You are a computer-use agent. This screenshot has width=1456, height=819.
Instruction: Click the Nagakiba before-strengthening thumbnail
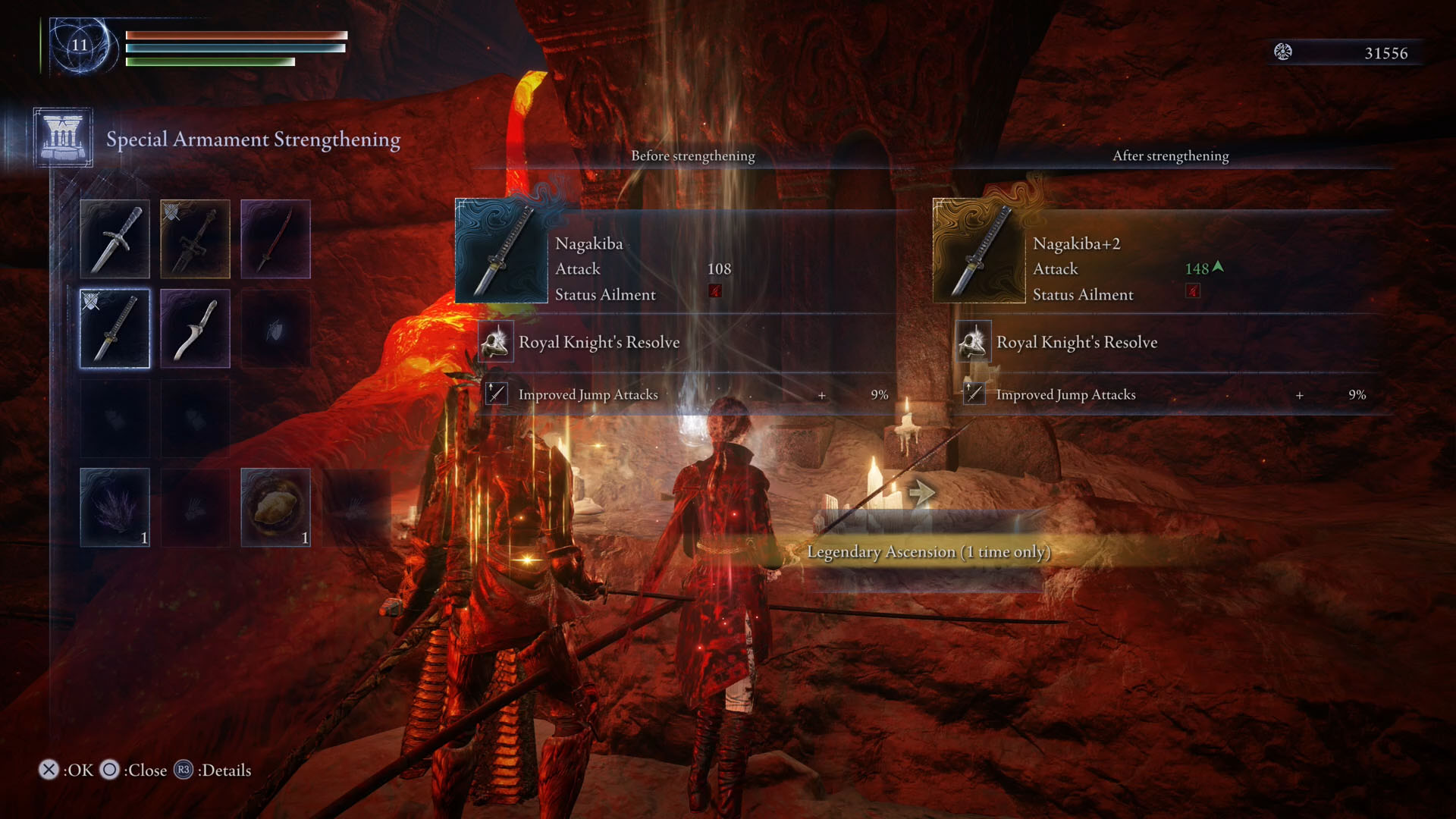(501, 250)
